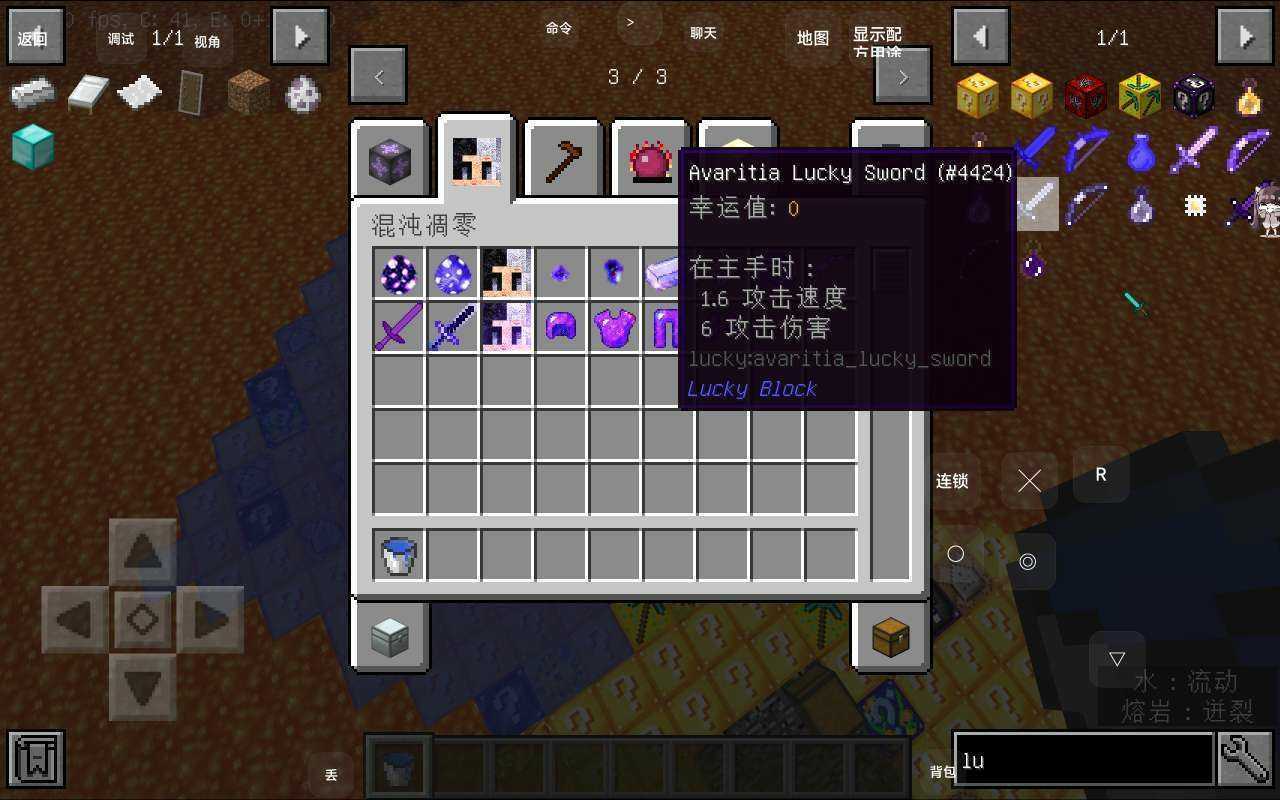Click the stonecutter block icon below the tabs
The image size is (1280, 800).
(x=389, y=637)
